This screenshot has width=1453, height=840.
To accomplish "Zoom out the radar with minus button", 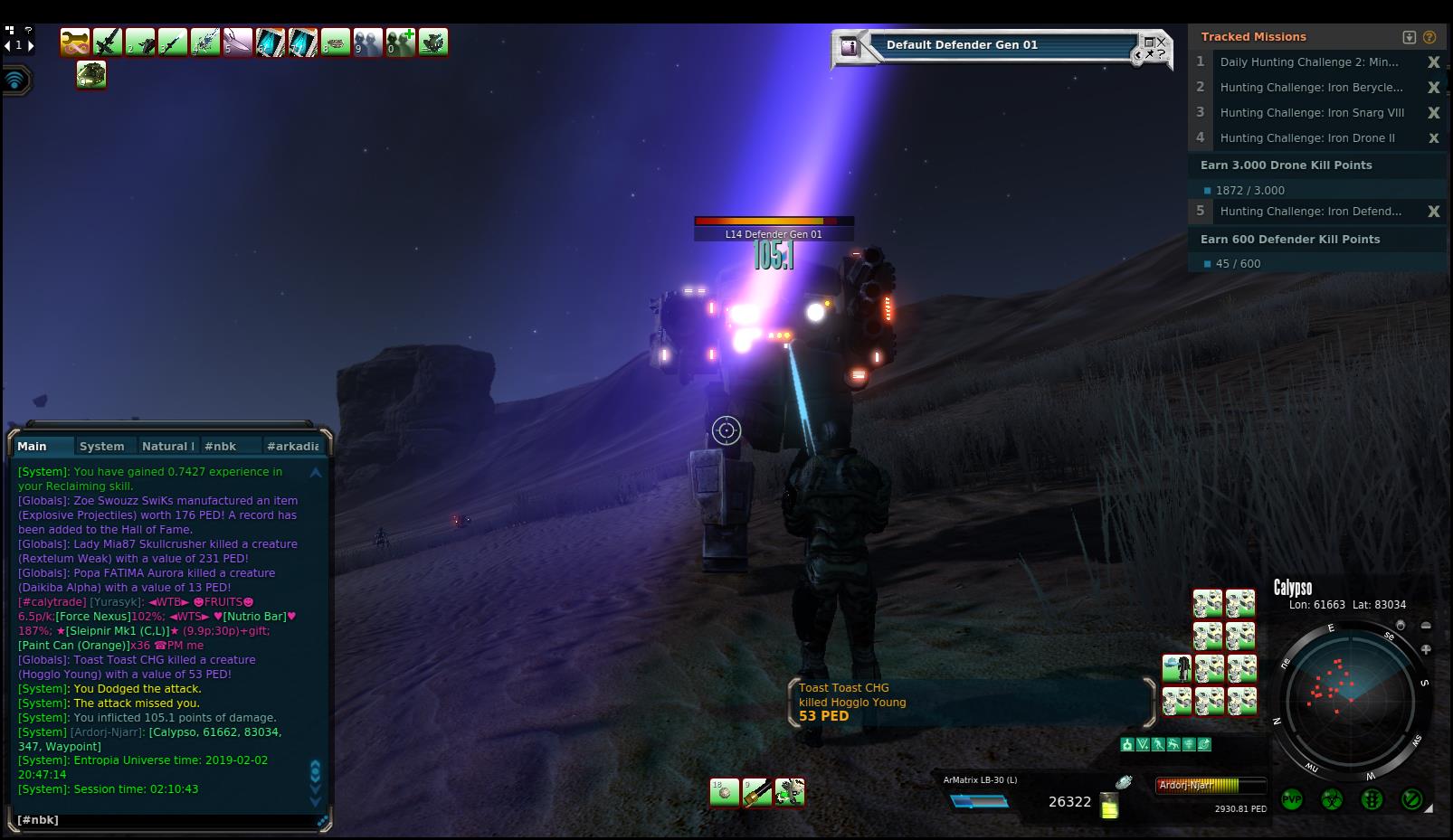I will 1426,626.
